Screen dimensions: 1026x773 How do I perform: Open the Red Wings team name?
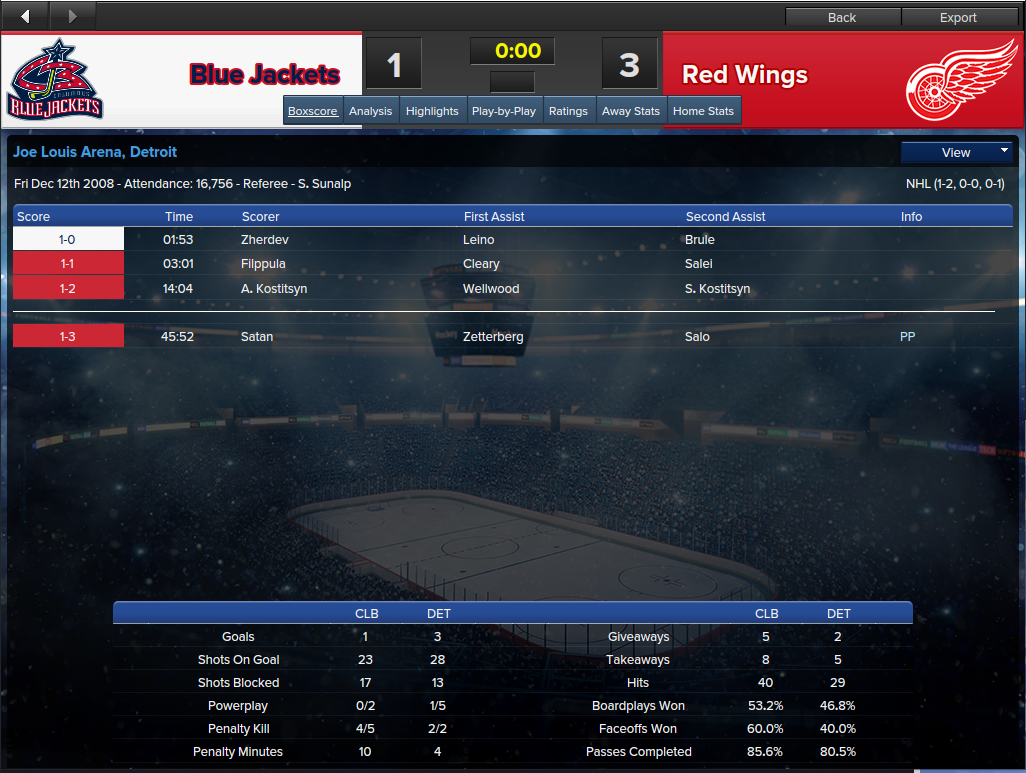pyautogui.click(x=744, y=75)
